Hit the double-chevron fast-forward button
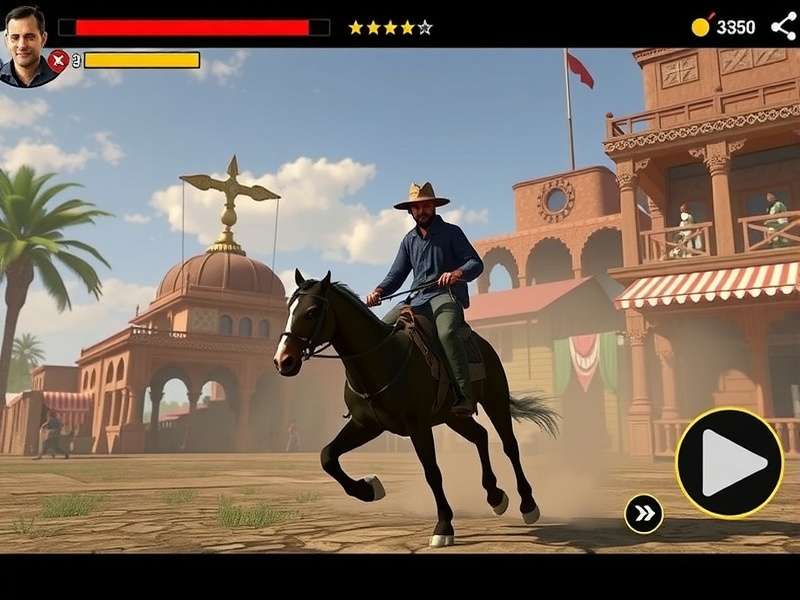The image size is (800, 600). tap(644, 514)
